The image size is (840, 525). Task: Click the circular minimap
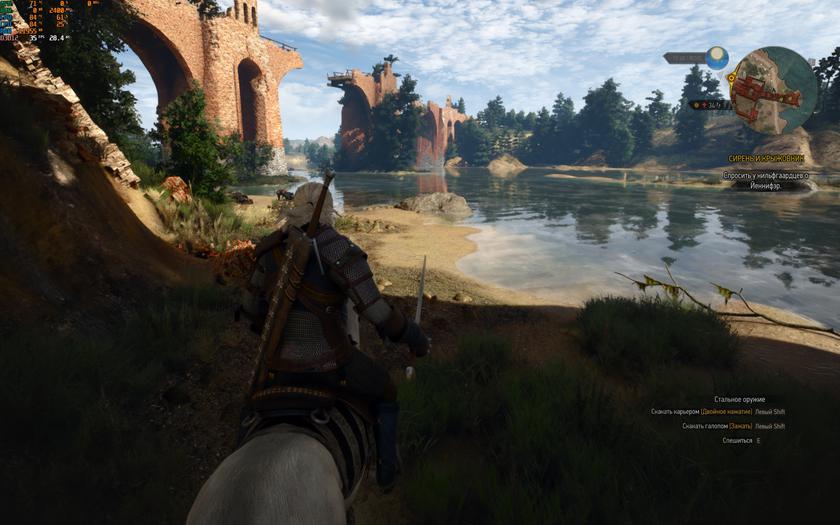[x=773, y=90]
